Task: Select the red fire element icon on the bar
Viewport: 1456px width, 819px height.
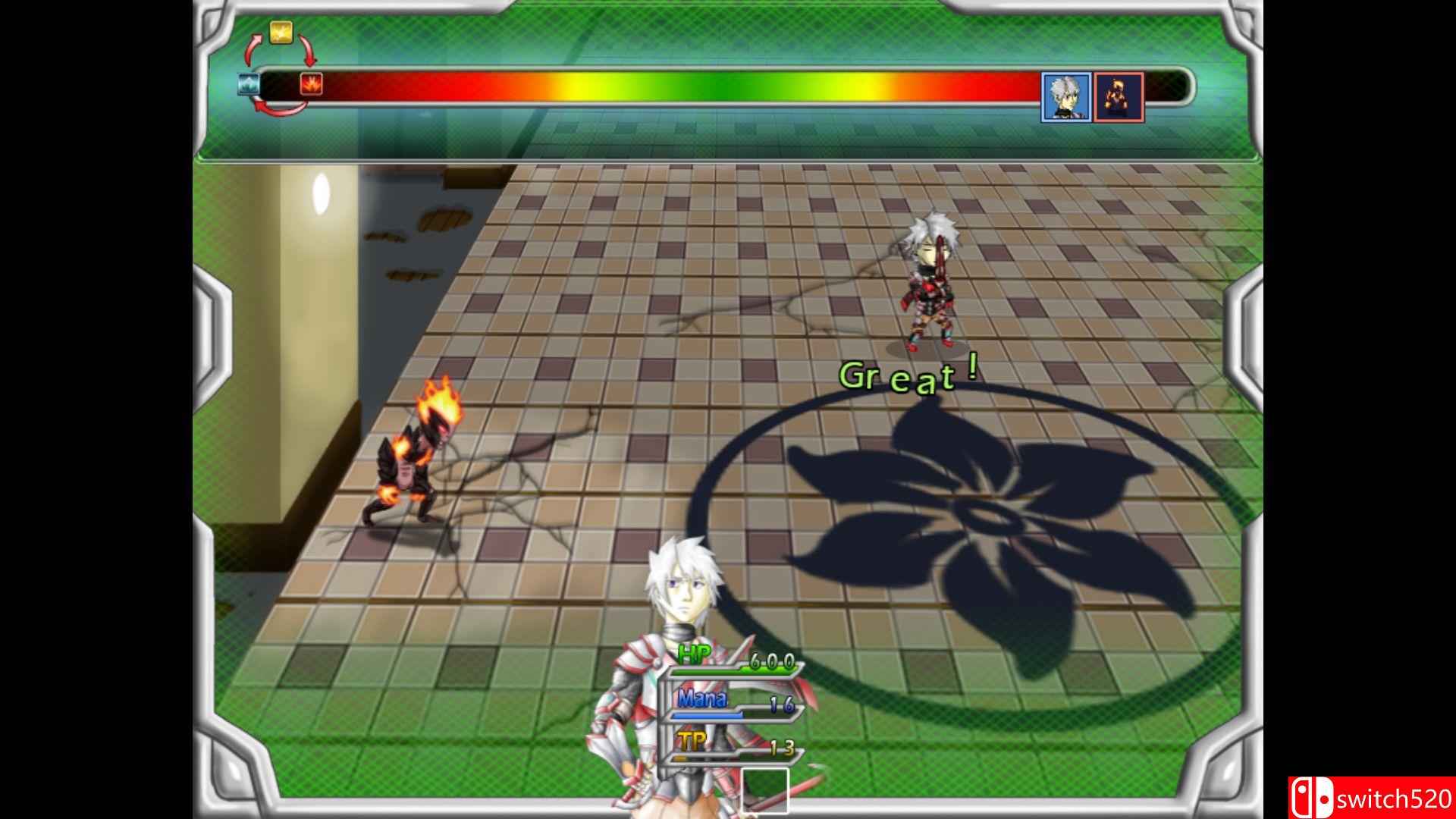Action: [312, 83]
